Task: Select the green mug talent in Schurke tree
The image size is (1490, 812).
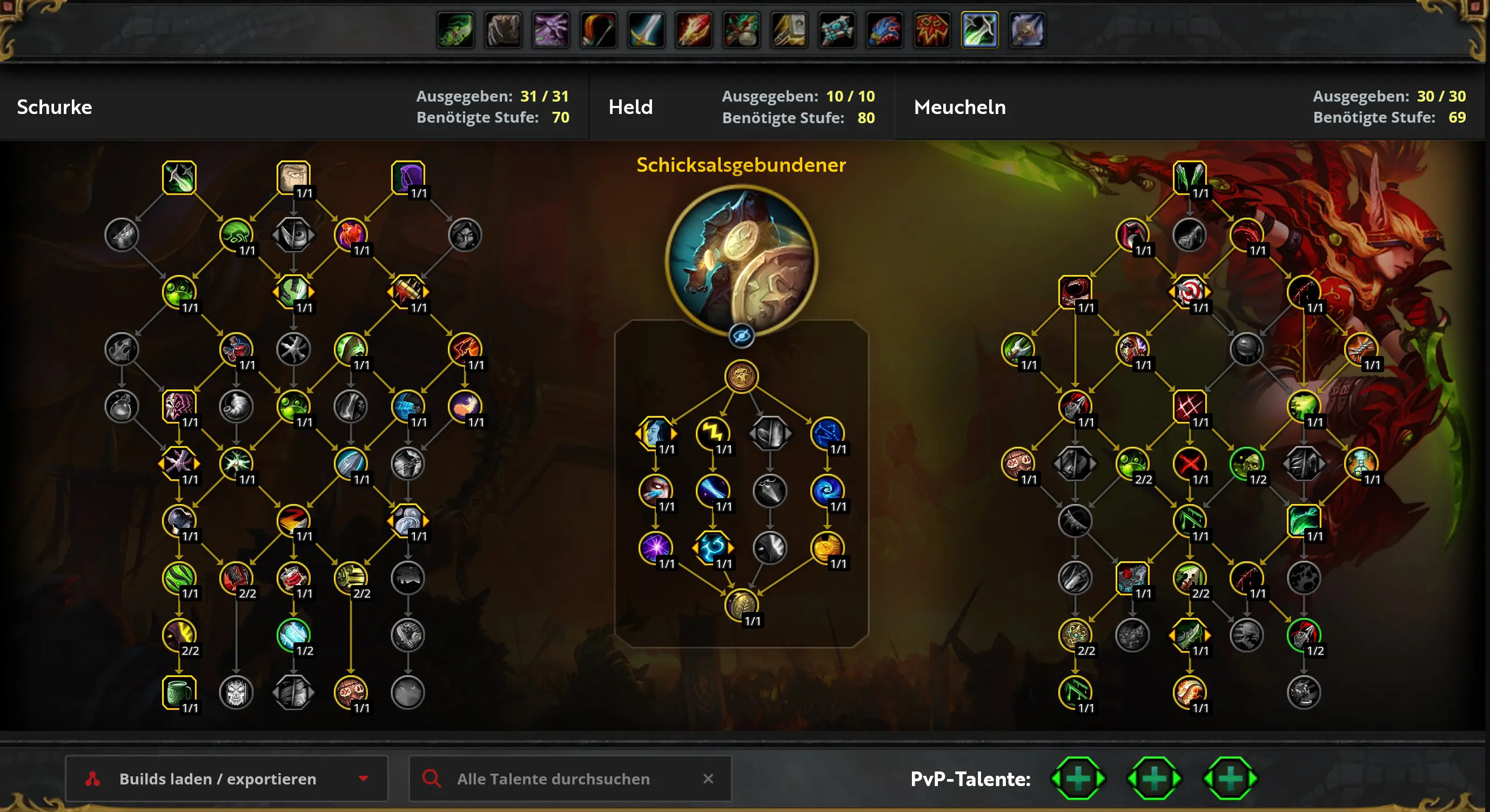Action: coord(179,692)
